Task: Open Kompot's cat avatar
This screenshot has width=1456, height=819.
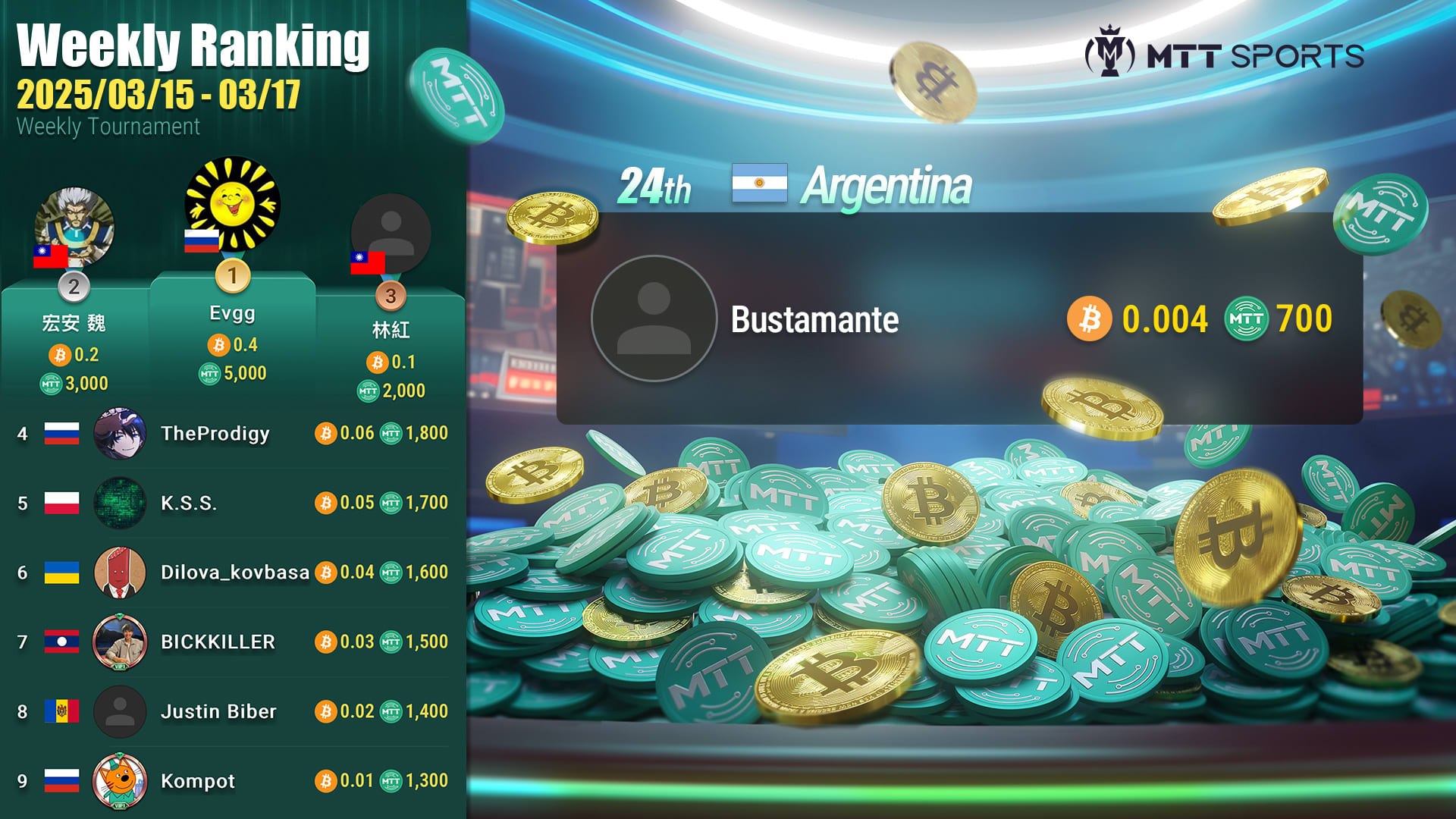Action: [118, 781]
